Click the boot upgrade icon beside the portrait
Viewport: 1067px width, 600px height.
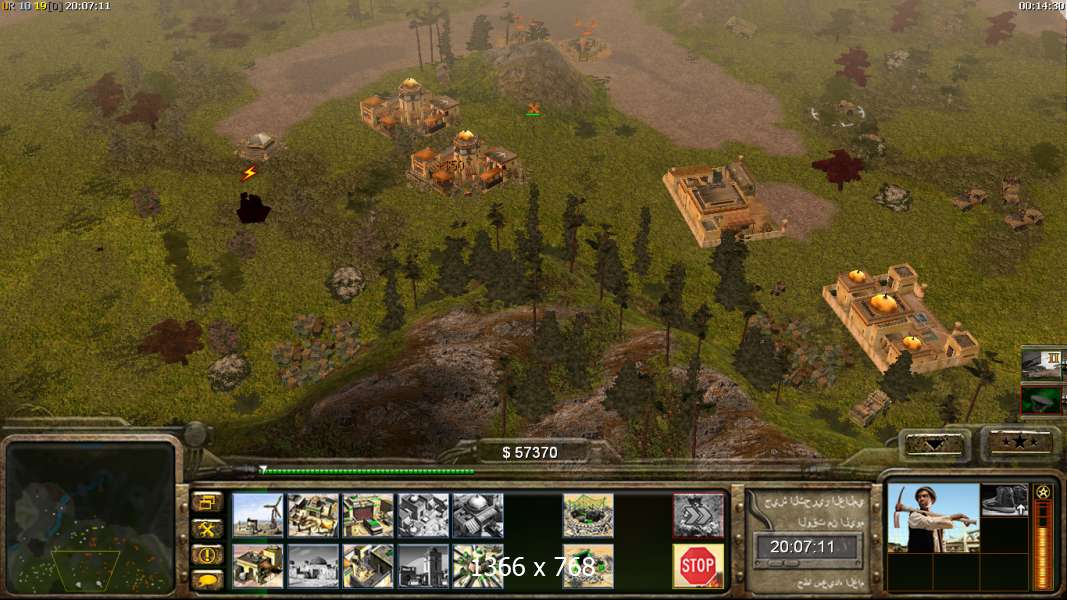[1004, 500]
